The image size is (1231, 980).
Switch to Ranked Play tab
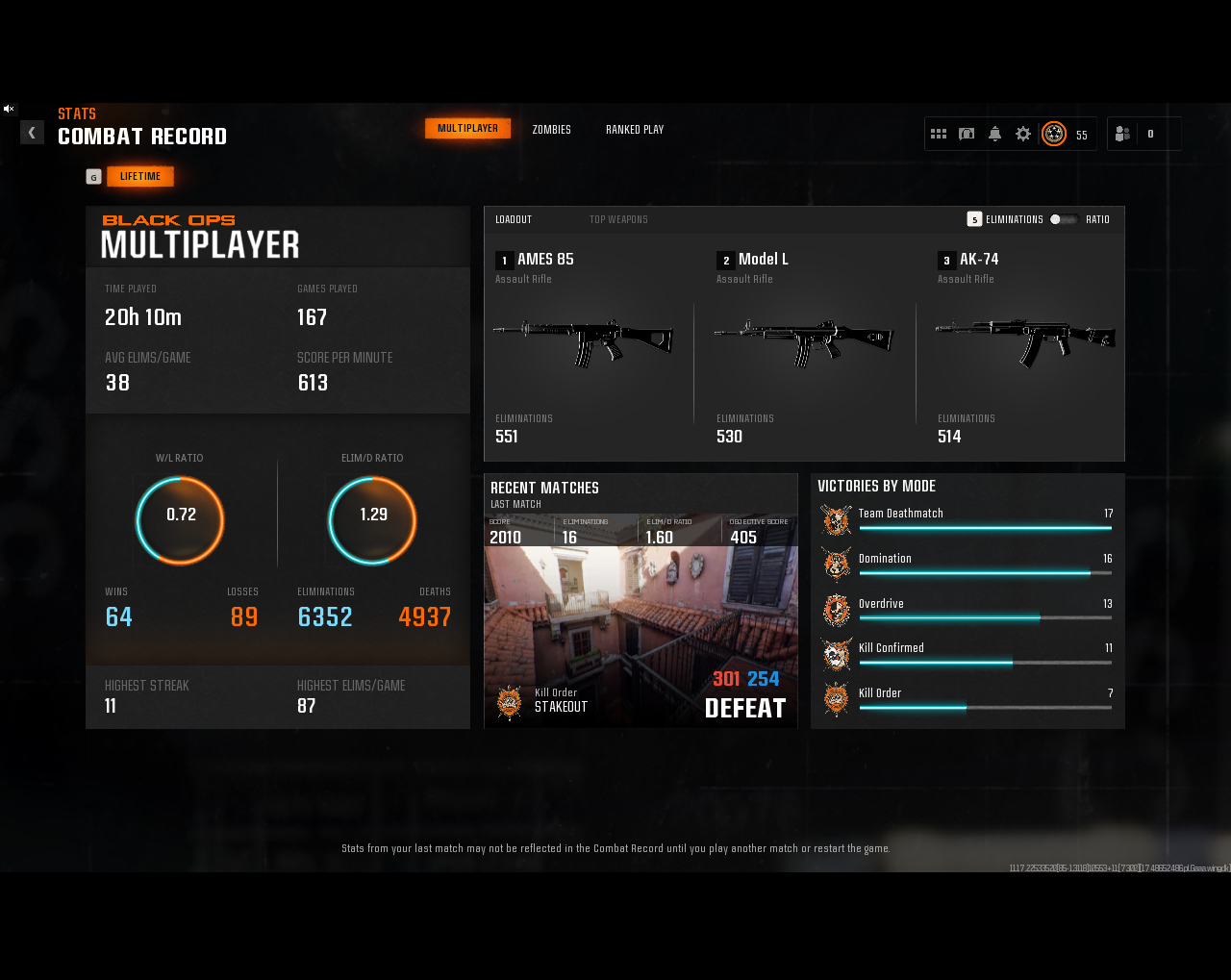[635, 130]
